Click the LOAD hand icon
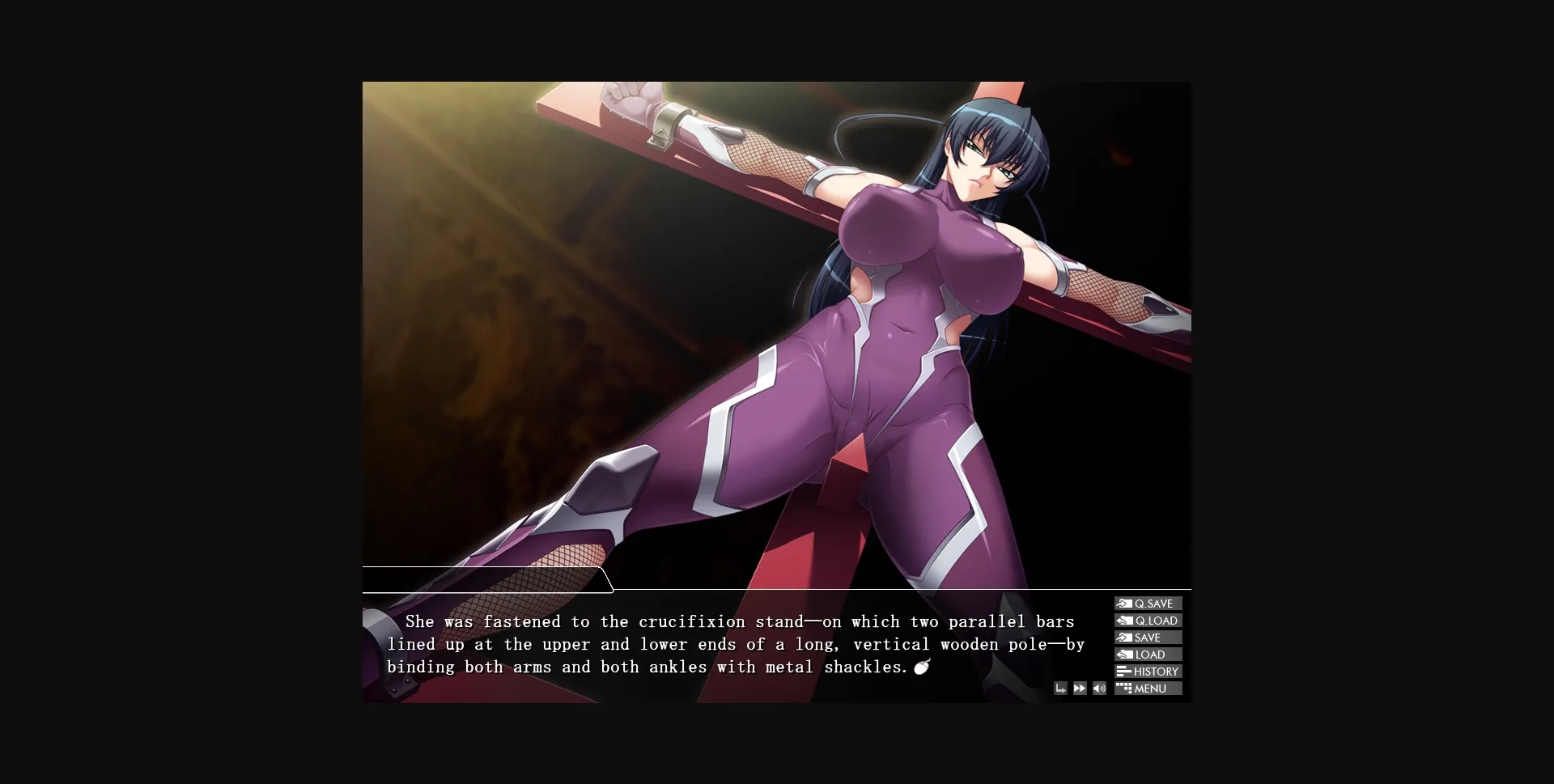The image size is (1554, 784). click(x=1124, y=655)
